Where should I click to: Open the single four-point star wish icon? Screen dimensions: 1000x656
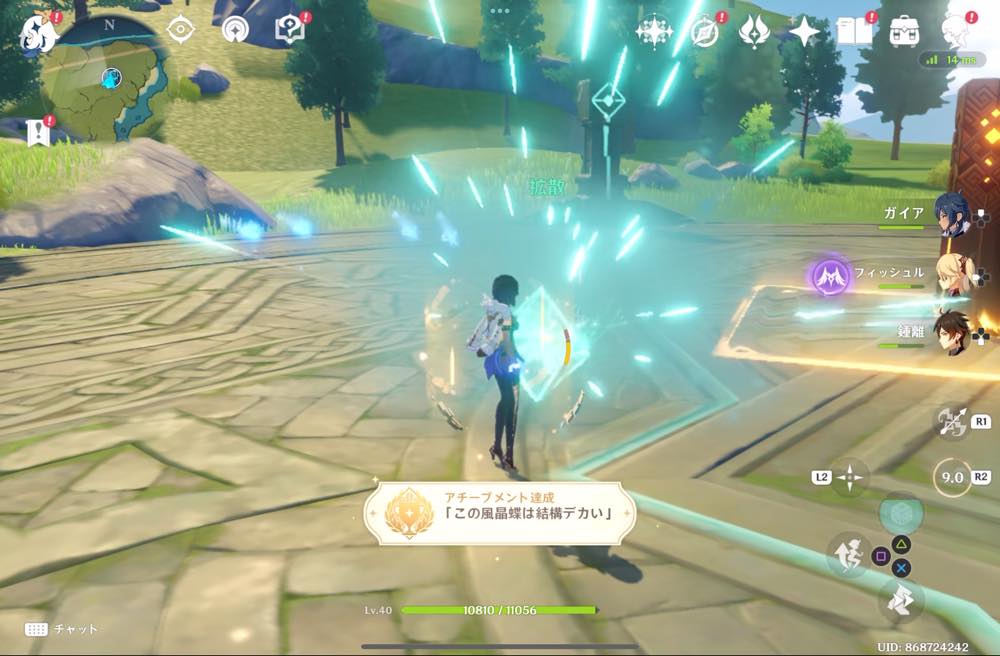pyautogui.click(x=804, y=32)
